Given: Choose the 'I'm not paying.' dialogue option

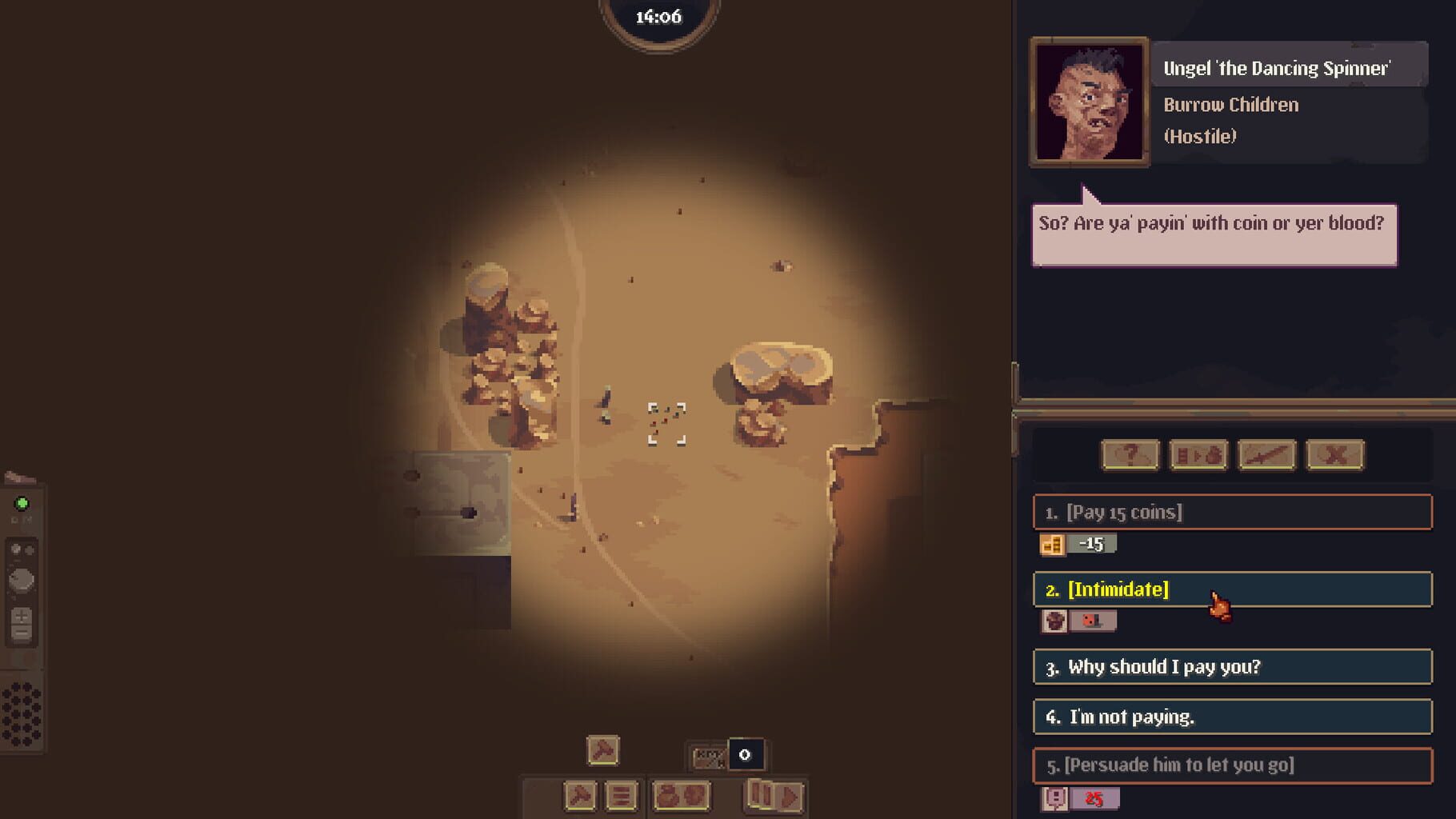Looking at the screenshot, I should 1230,717.
